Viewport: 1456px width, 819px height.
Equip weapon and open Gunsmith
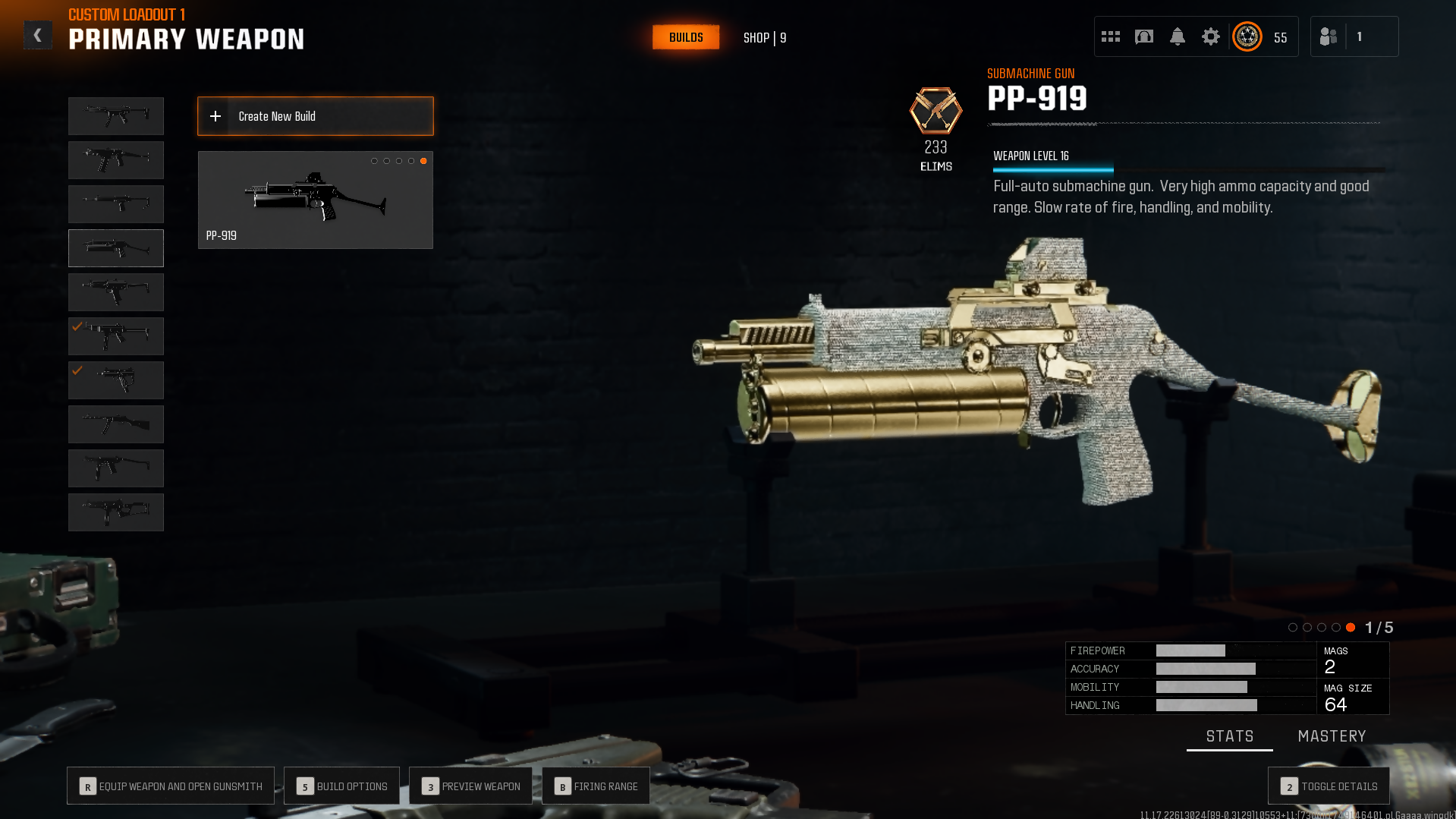click(171, 786)
